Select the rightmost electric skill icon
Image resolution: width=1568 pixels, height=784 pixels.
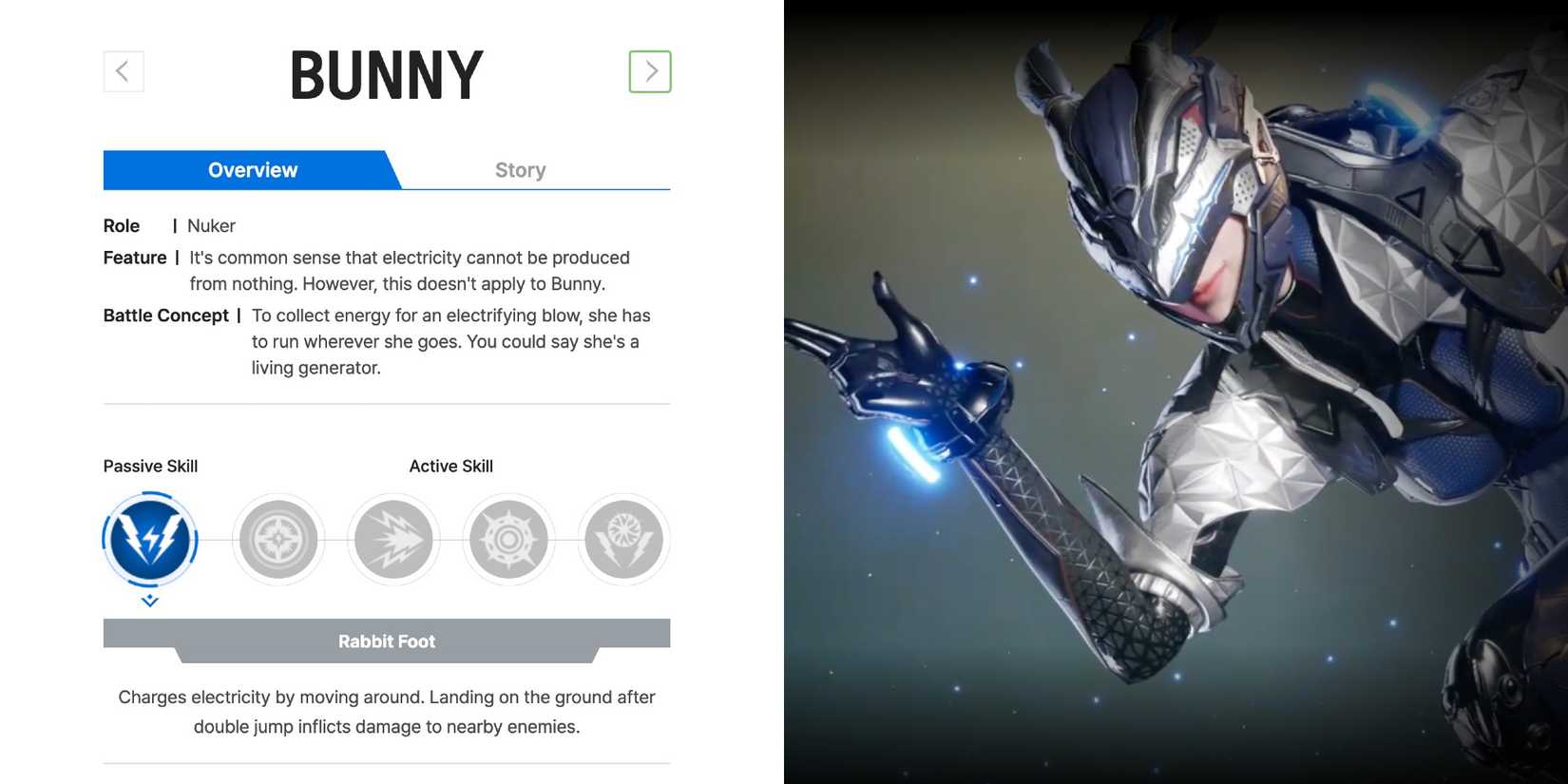click(x=623, y=539)
